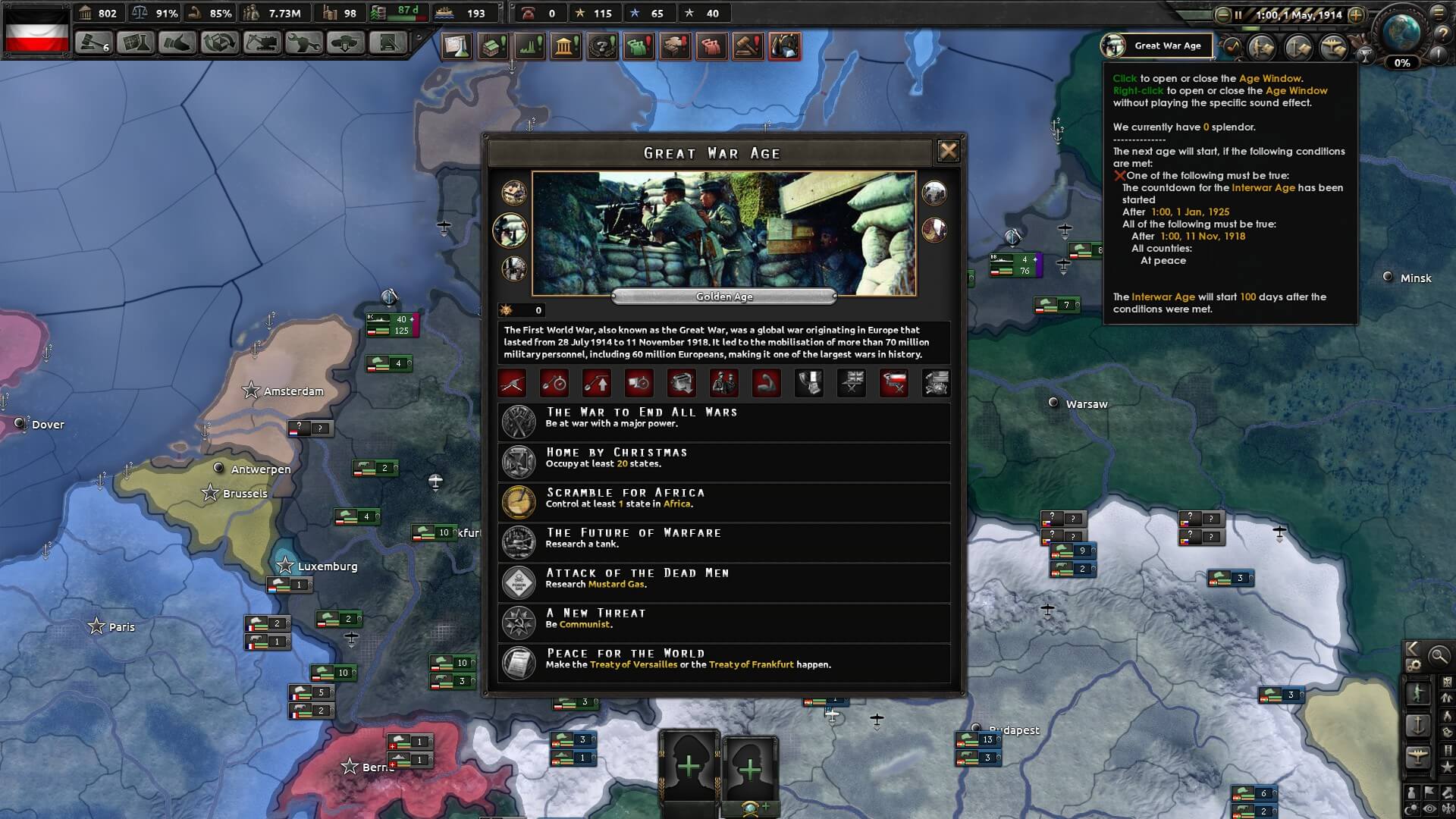
Task: Select the A New Threat objective
Action: click(x=723, y=623)
